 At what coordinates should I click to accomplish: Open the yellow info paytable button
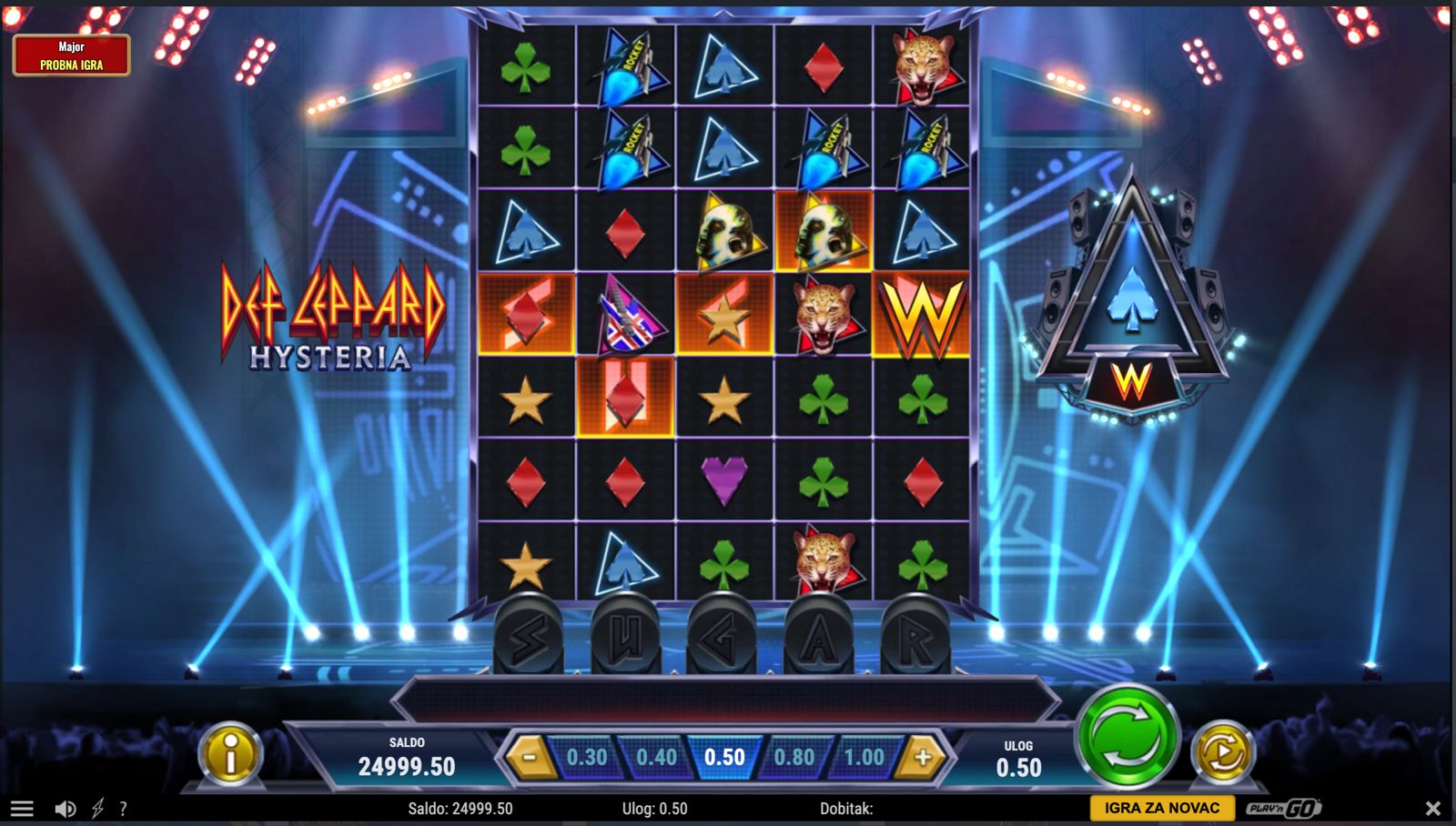pos(230,753)
